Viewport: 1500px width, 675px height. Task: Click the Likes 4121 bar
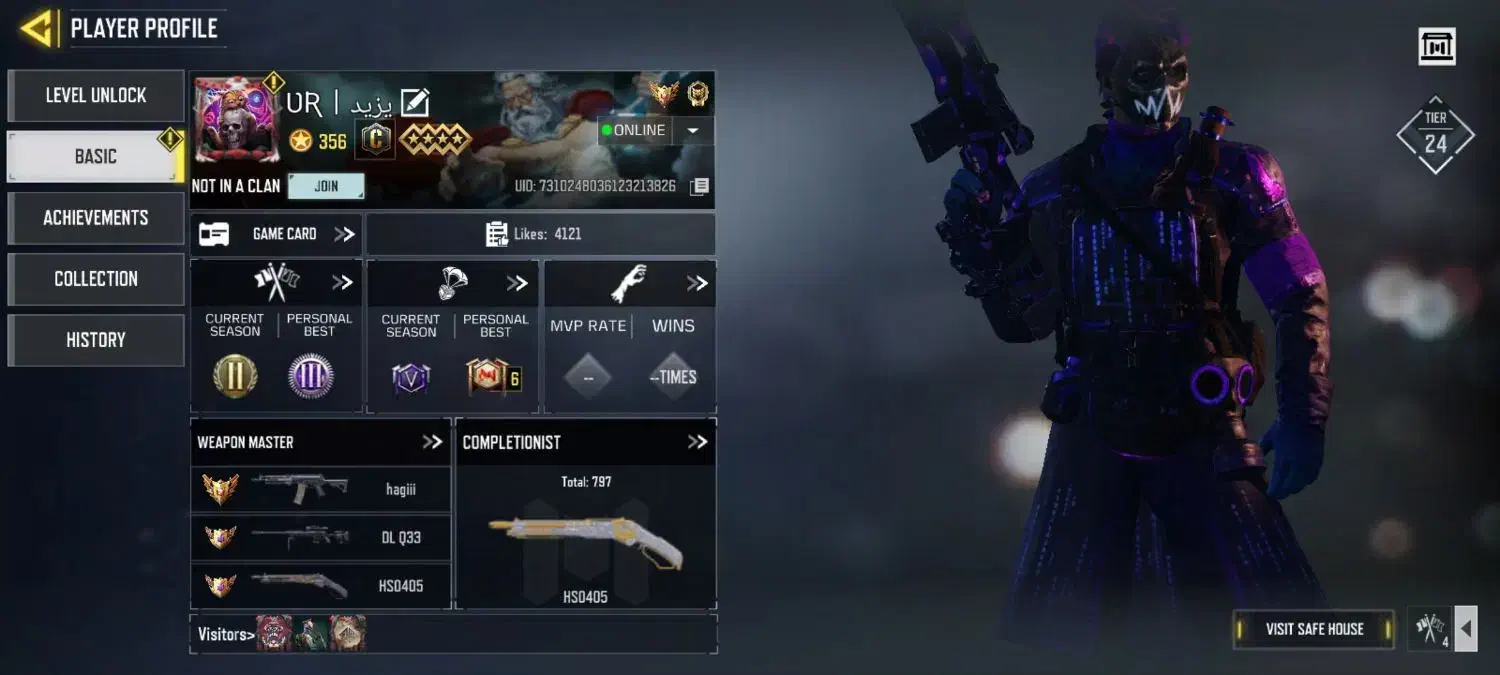pos(540,234)
